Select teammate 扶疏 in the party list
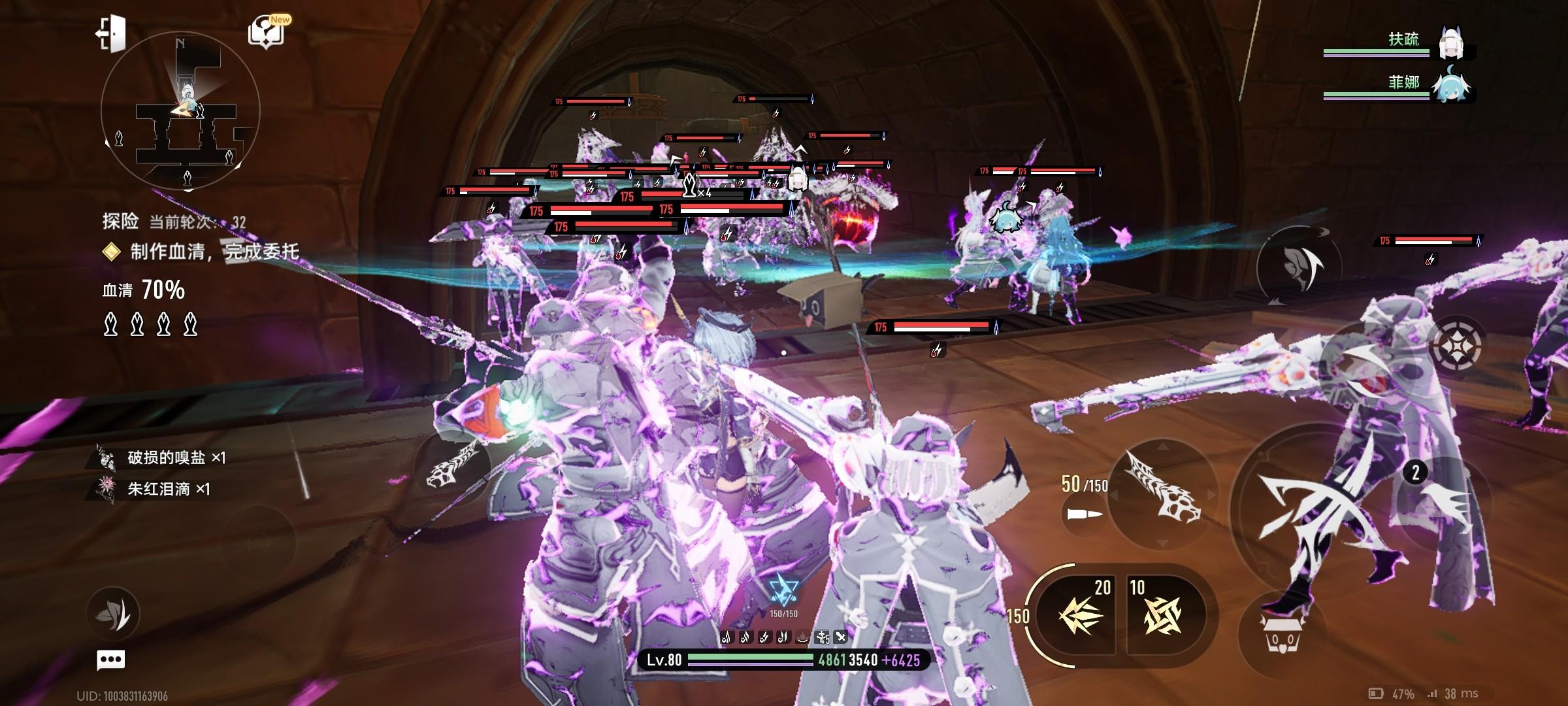The height and width of the screenshot is (706, 1568). [1452, 43]
